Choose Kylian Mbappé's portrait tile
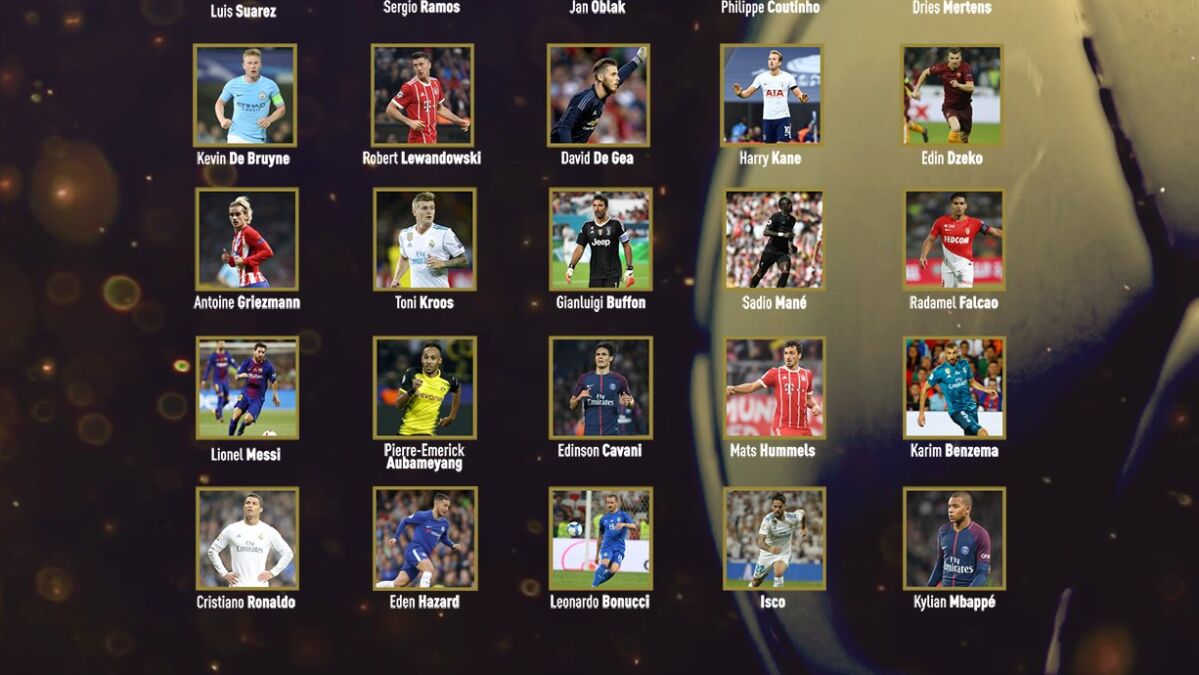This screenshot has width=1199, height=675. pos(954,538)
